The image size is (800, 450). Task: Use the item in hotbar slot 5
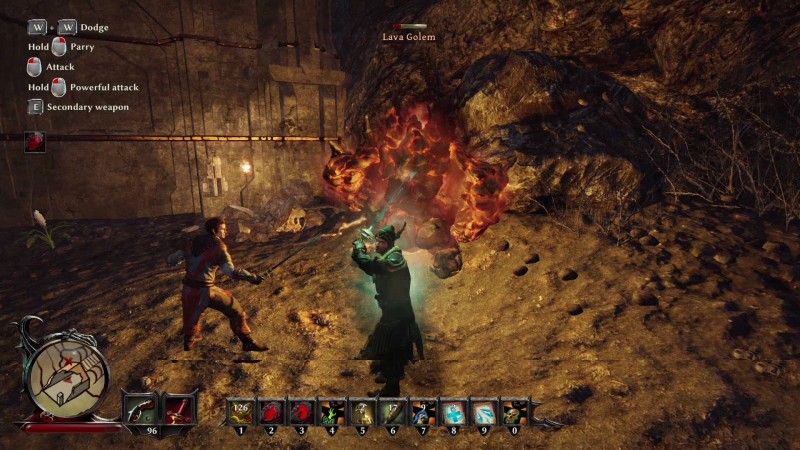pos(361,412)
